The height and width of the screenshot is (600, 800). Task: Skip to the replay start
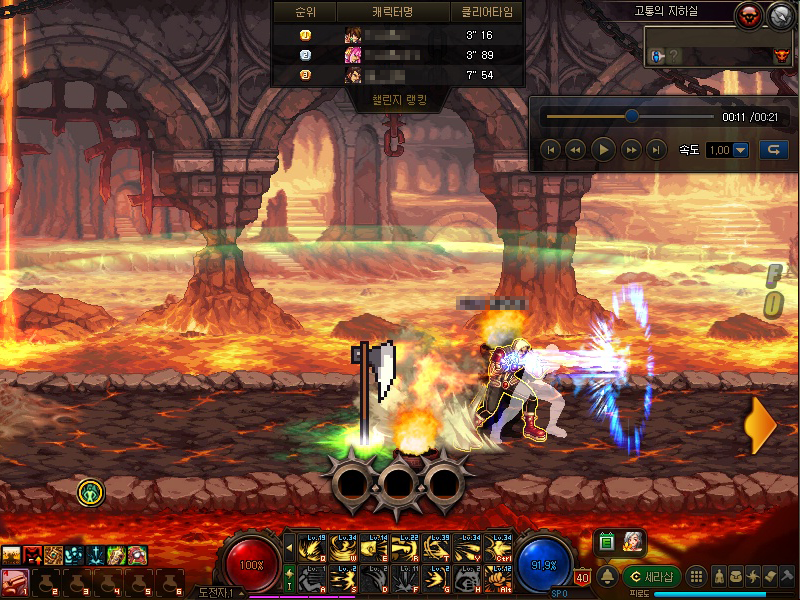click(x=549, y=150)
